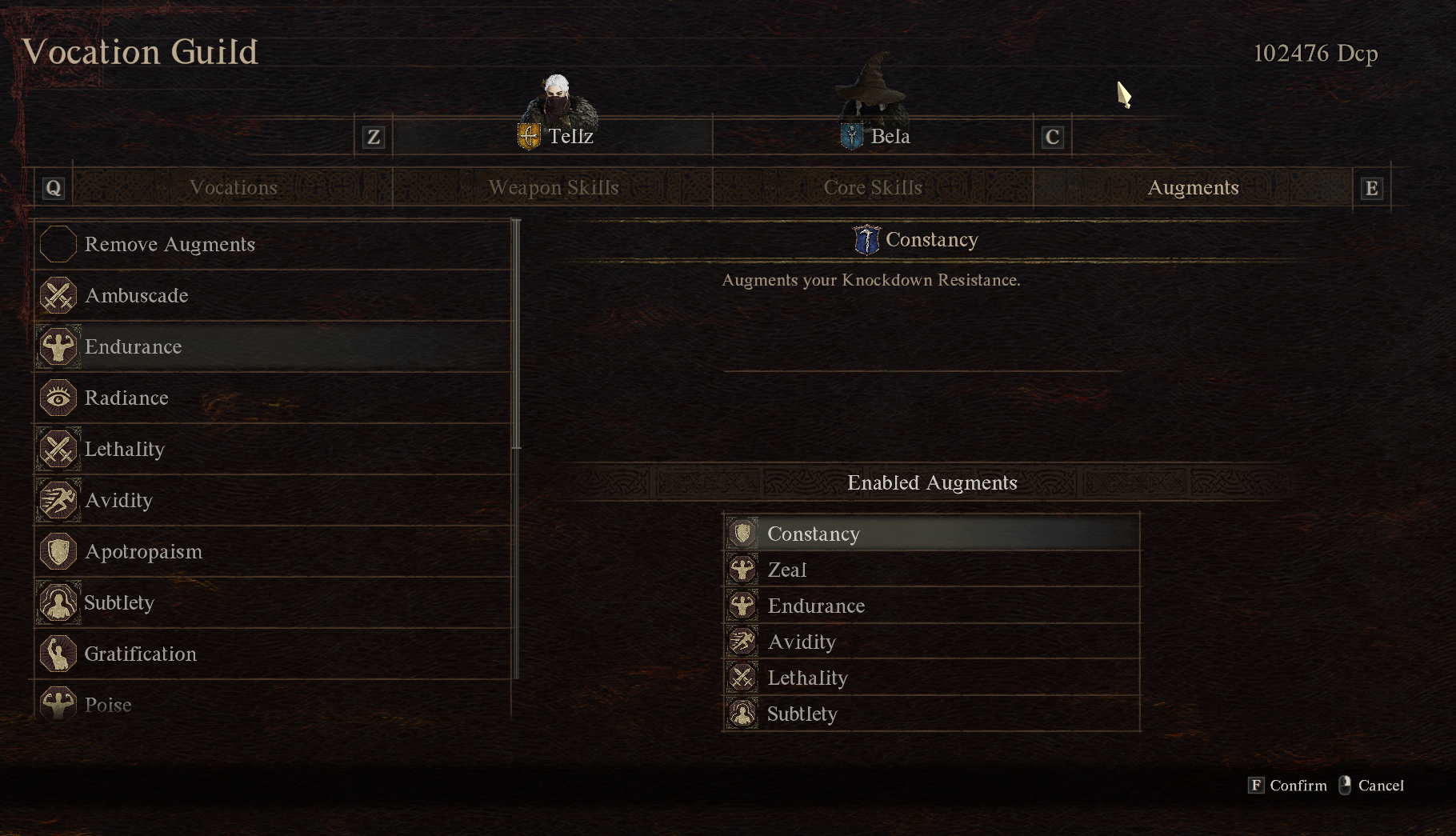Click the Subtlety augment silhouette icon
Screen dimensions: 1456x836
click(x=58, y=602)
